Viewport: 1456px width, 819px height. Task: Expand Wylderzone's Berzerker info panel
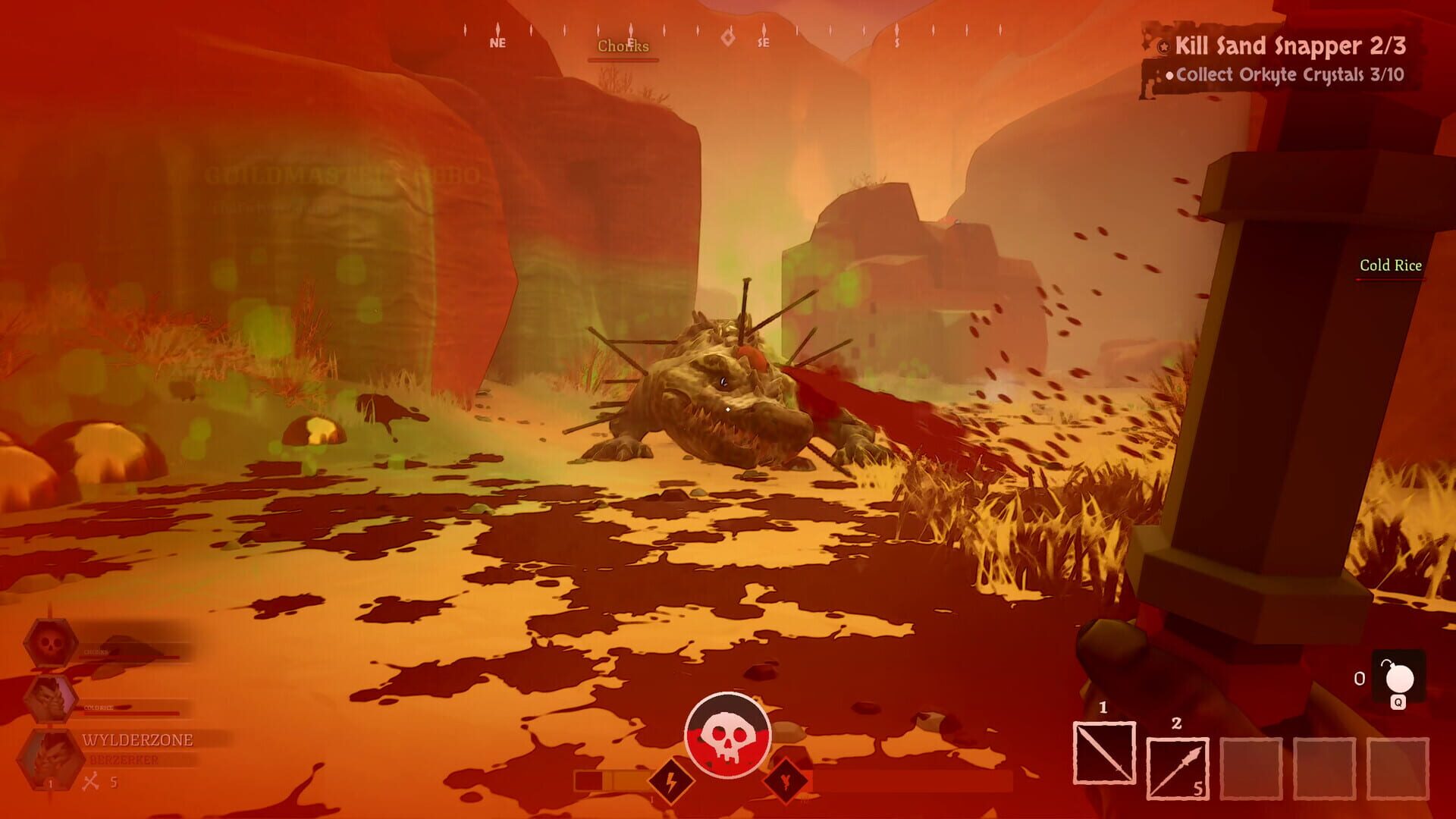click(x=124, y=759)
